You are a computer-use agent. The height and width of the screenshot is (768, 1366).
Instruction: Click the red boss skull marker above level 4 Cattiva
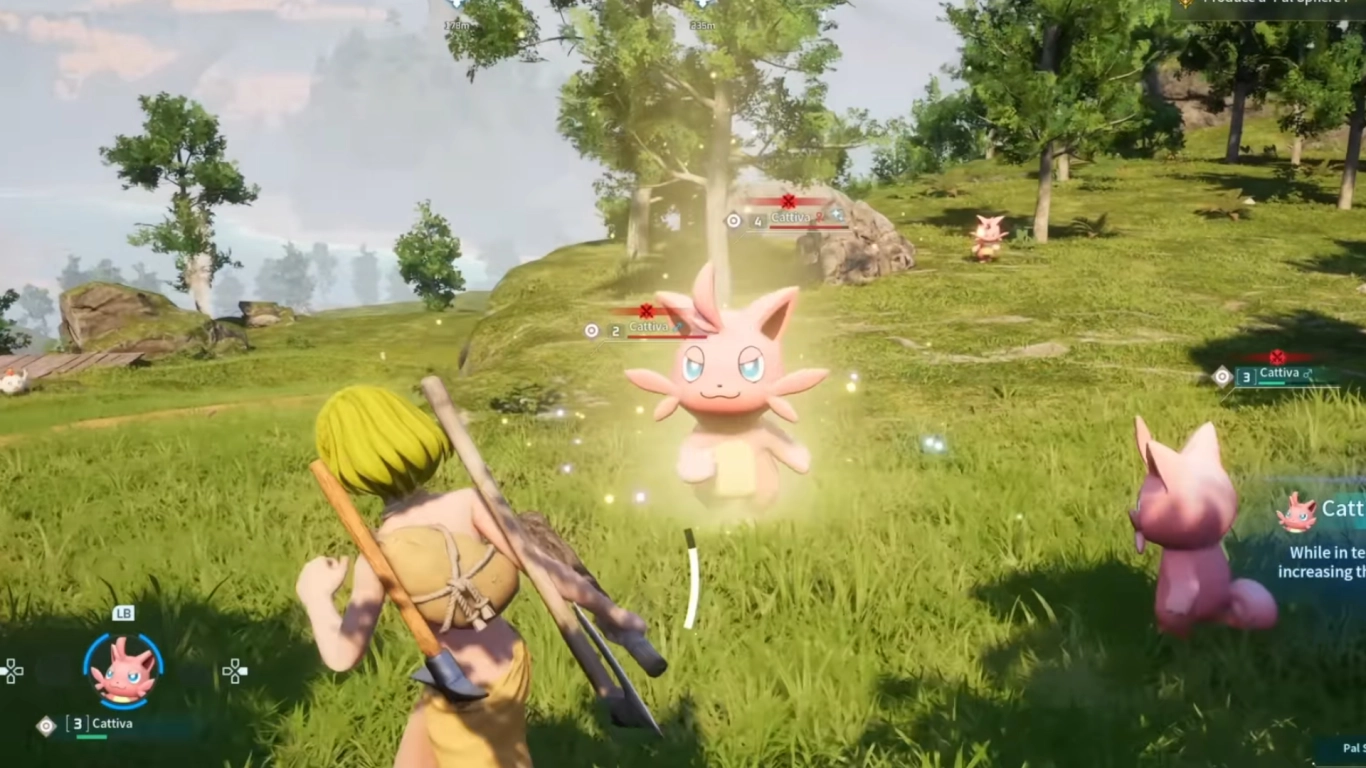point(788,203)
